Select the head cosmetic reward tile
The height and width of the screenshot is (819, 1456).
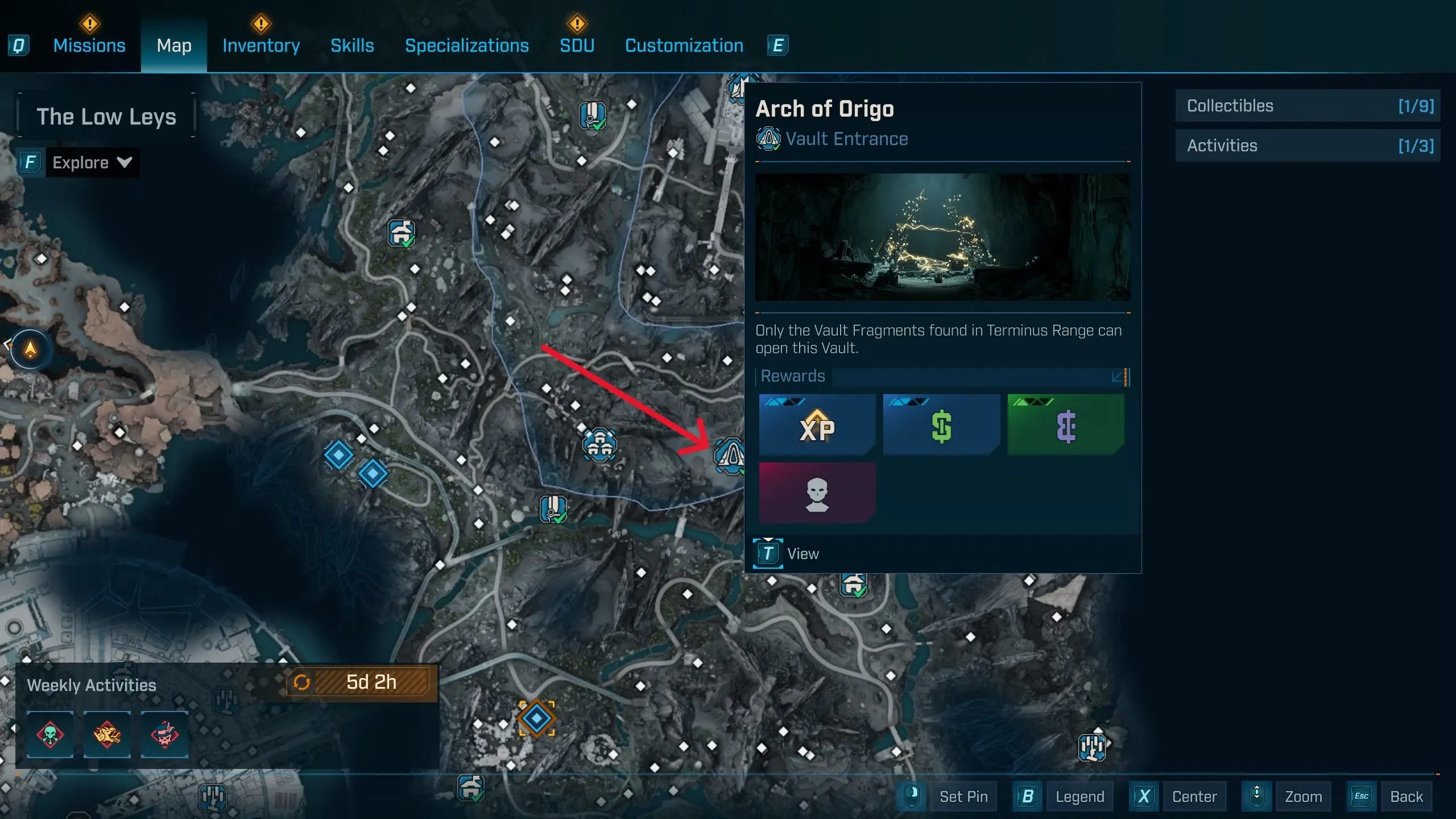tap(817, 493)
